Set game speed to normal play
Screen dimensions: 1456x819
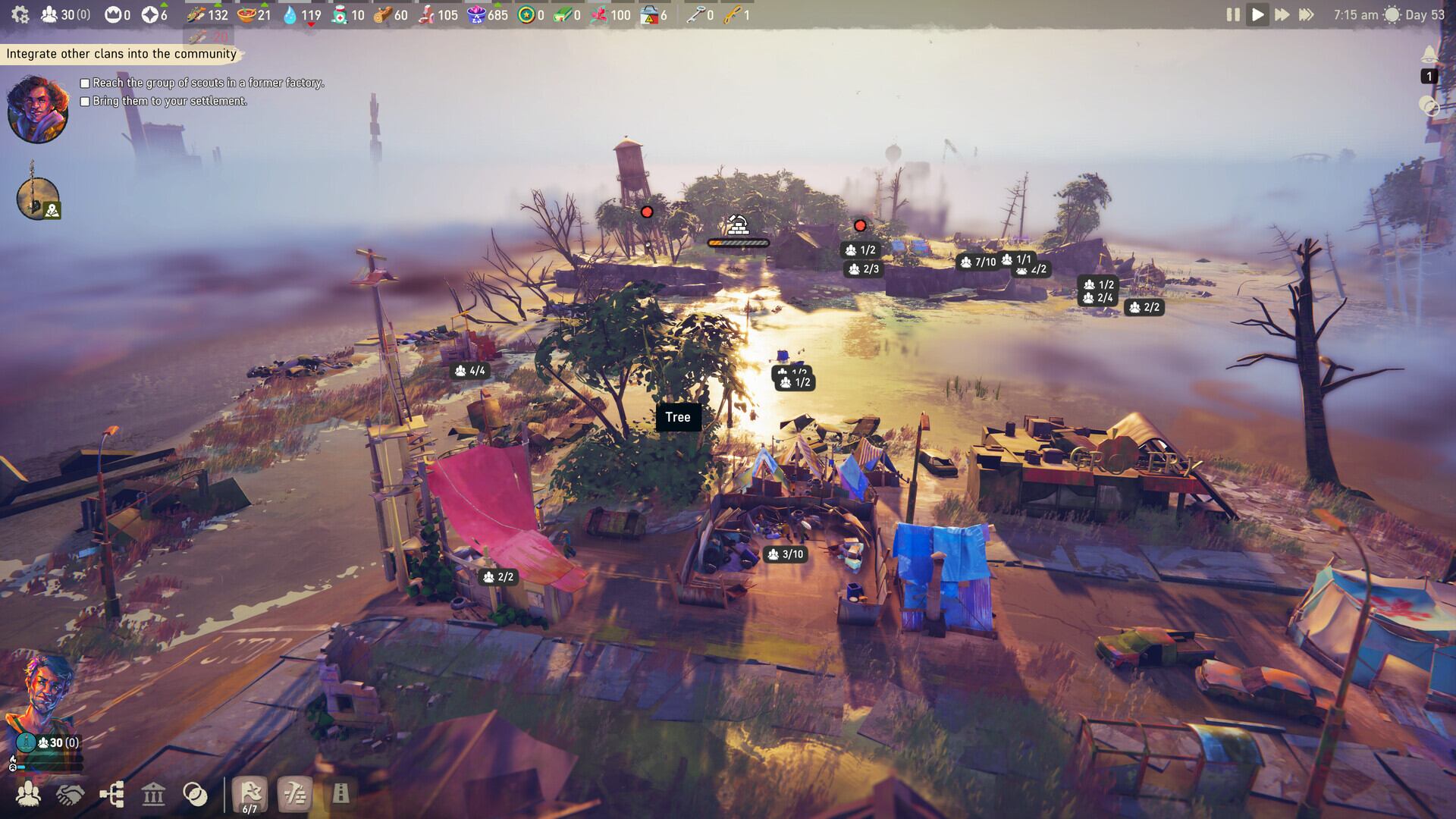point(1257,14)
